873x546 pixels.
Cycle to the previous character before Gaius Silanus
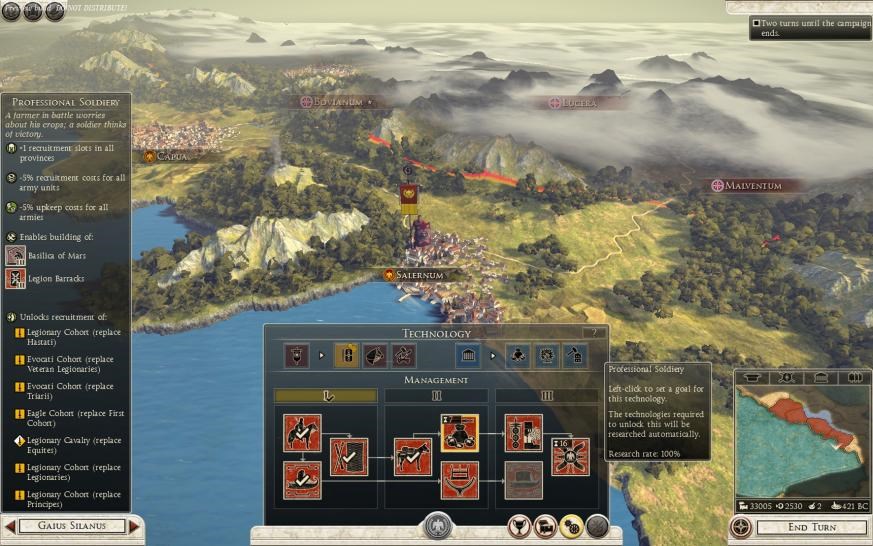click(9, 526)
